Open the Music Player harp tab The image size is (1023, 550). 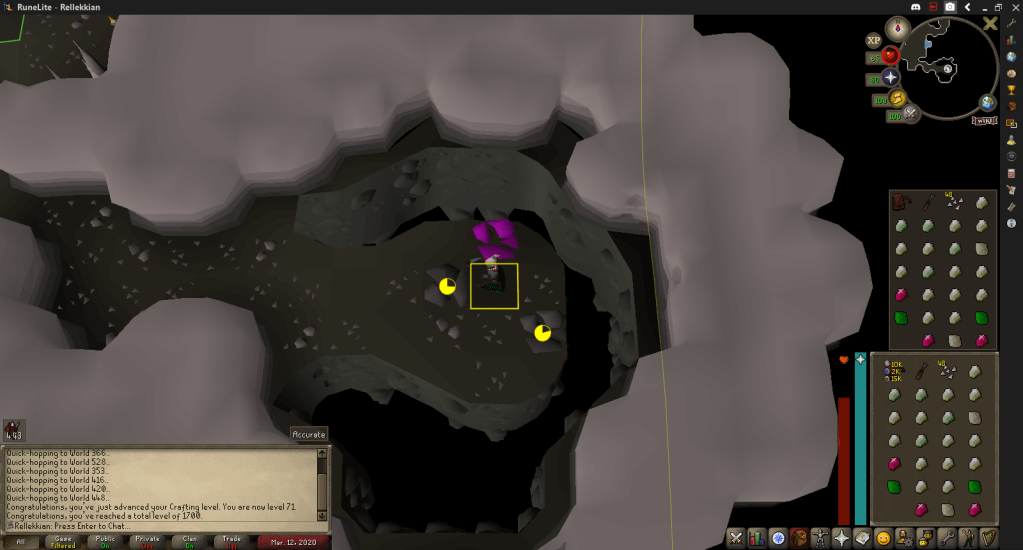click(989, 538)
